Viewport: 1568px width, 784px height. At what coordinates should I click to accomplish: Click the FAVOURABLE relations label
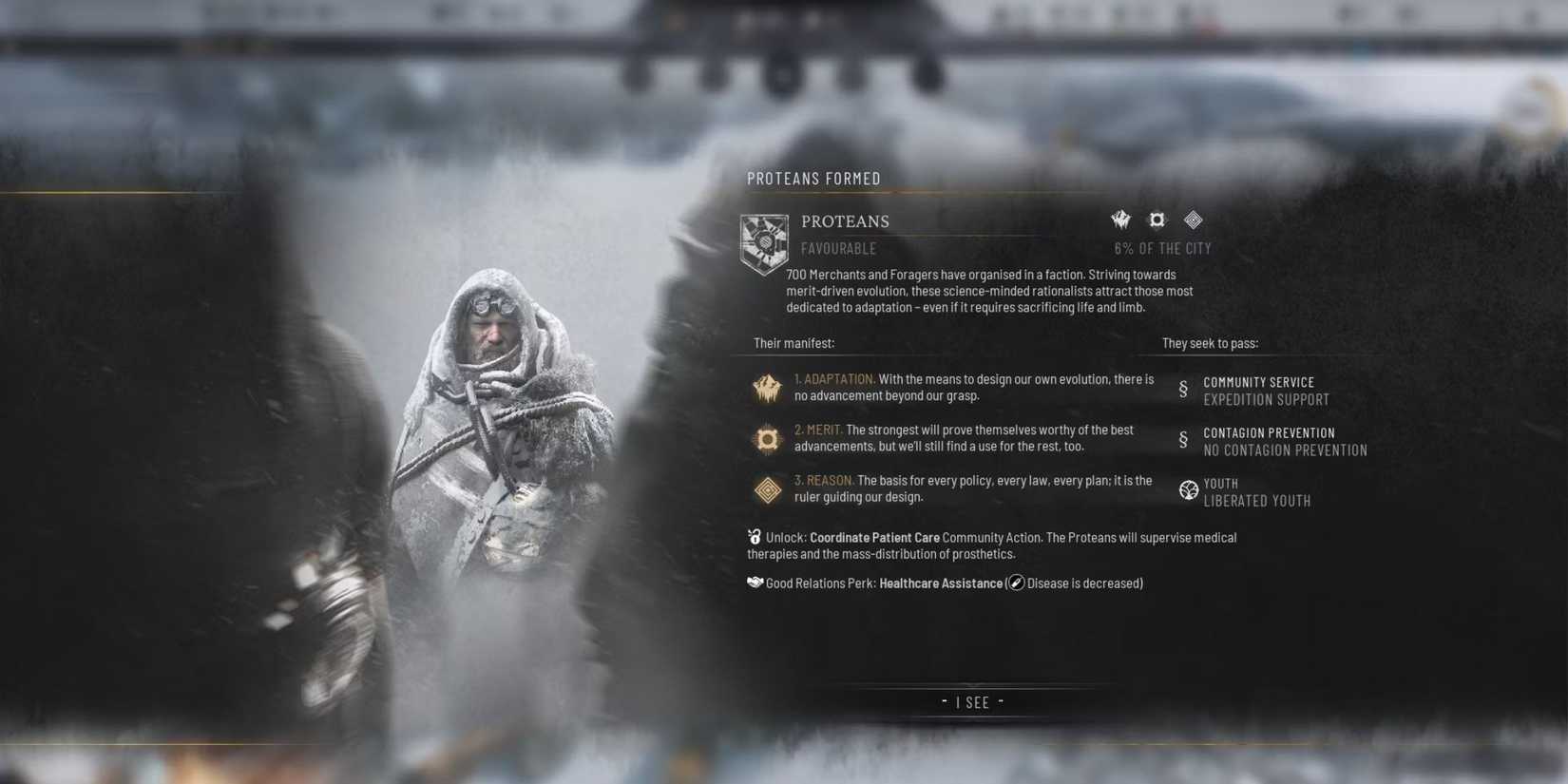click(x=837, y=248)
